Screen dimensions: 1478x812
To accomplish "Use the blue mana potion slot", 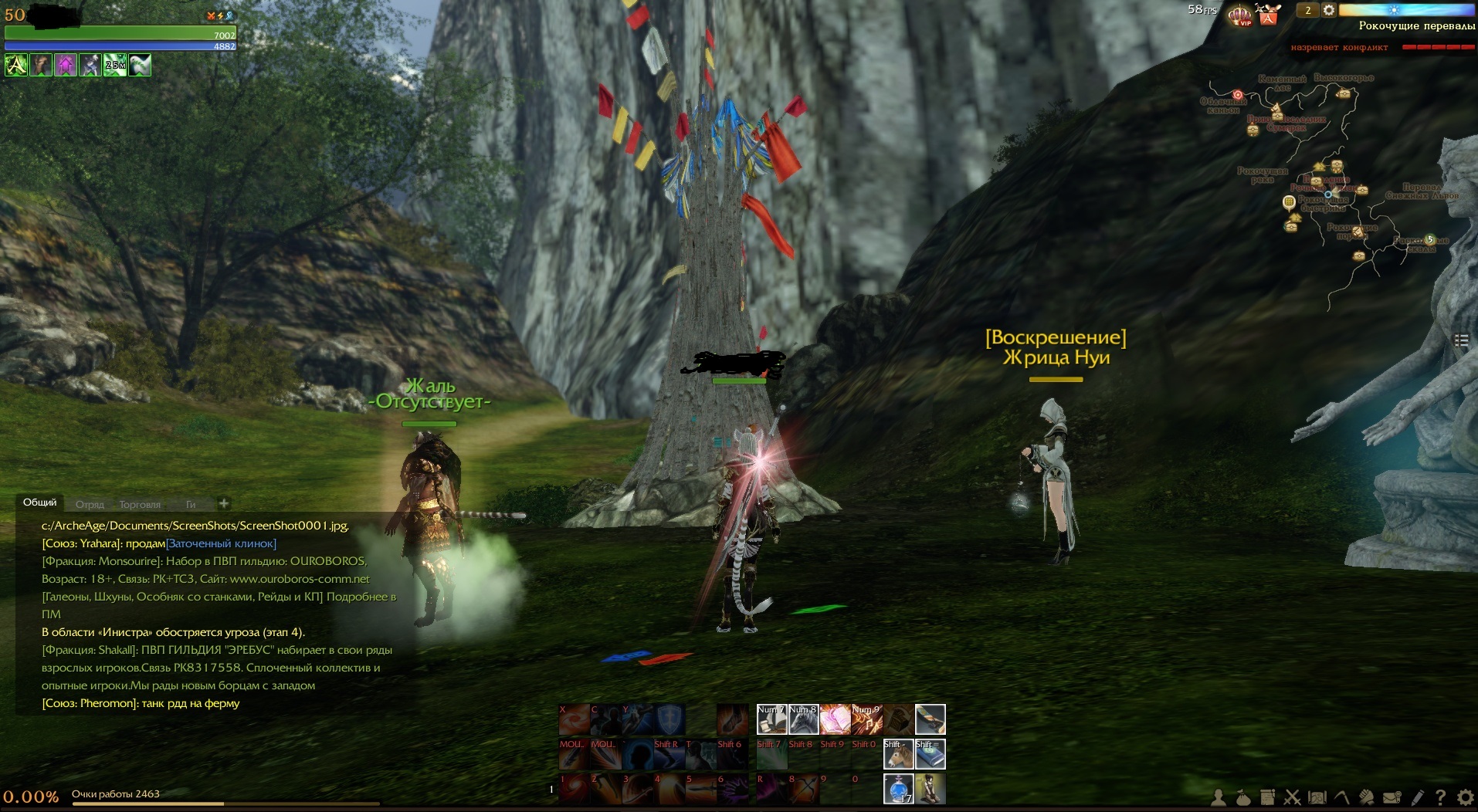I will (898, 789).
